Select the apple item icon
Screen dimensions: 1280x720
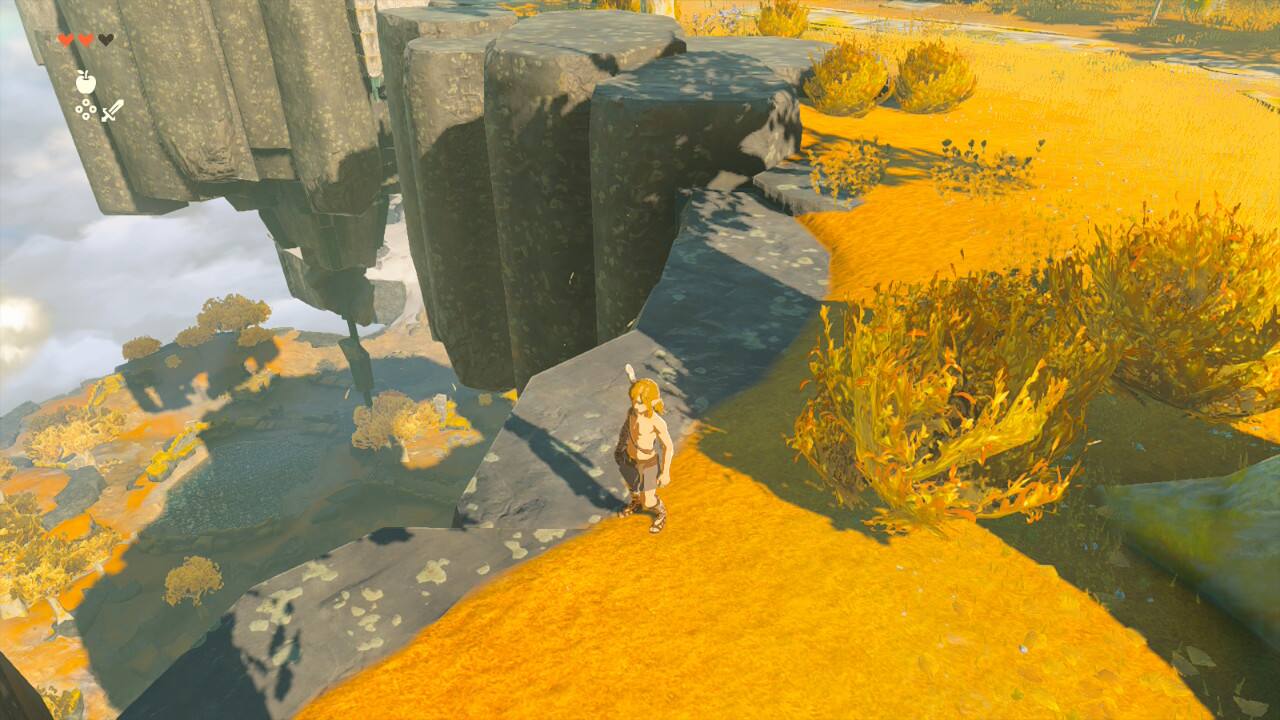pos(86,82)
